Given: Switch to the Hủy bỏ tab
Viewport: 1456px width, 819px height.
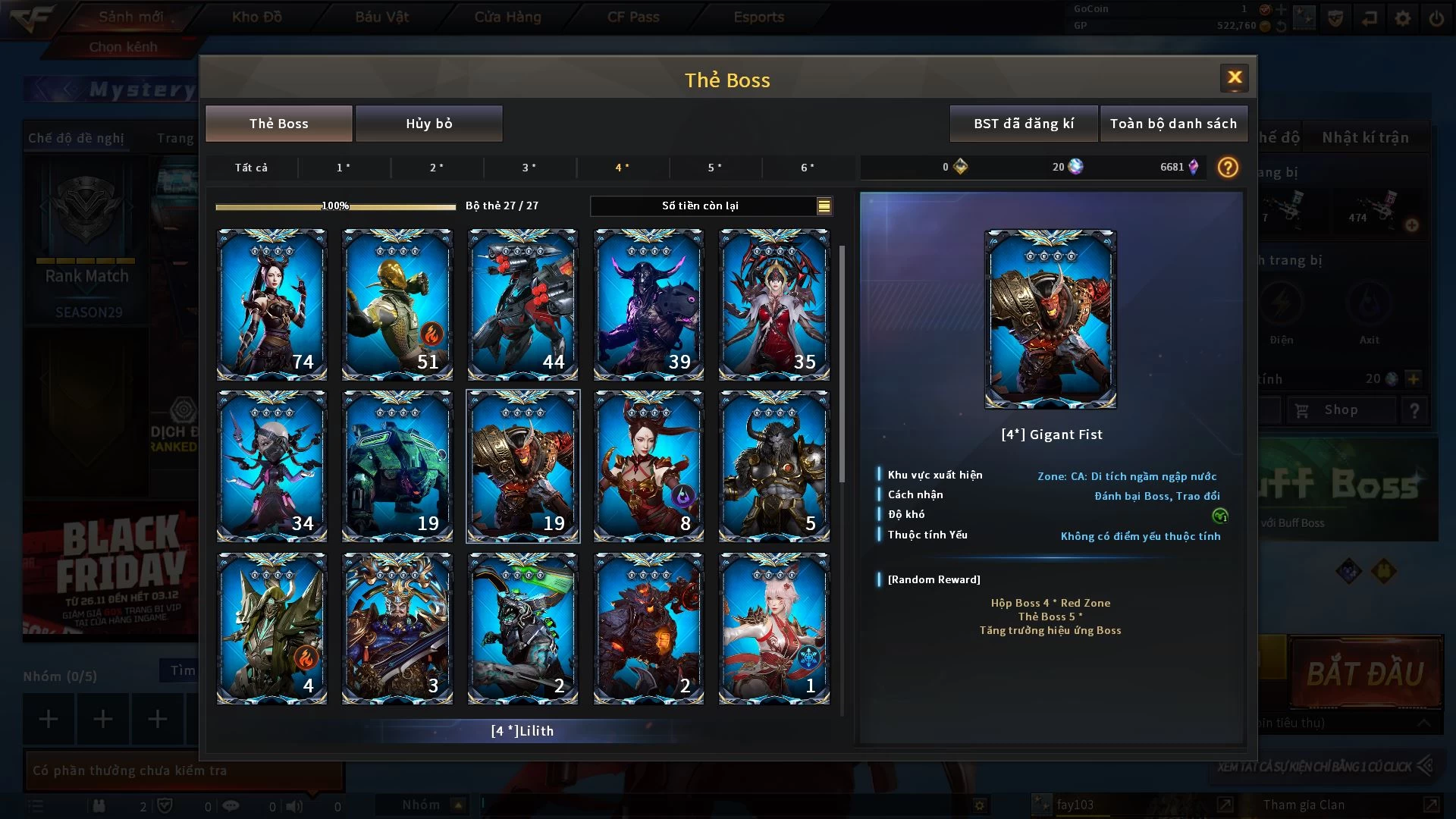Looking at the screenshot, I should click(428, 124).
